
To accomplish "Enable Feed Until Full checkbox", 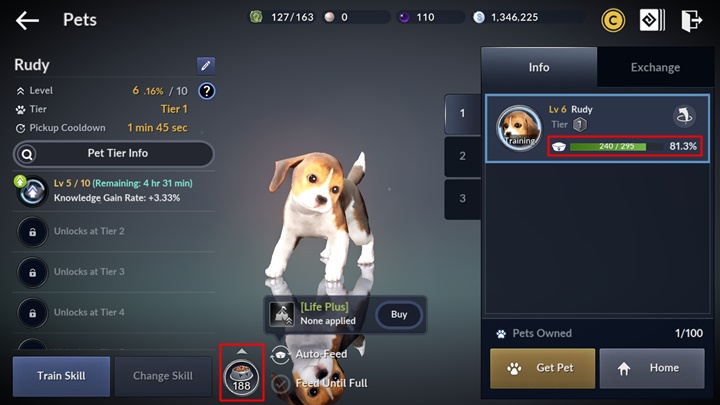I will point(282,383).
